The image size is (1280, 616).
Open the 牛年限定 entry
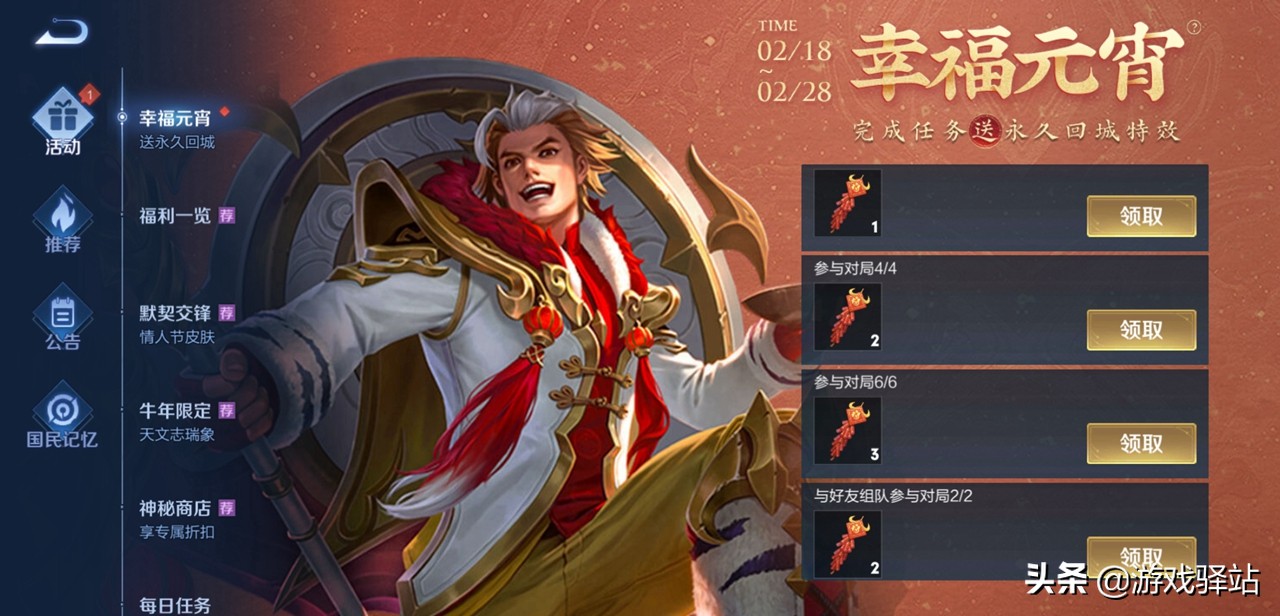pos(176,420)
